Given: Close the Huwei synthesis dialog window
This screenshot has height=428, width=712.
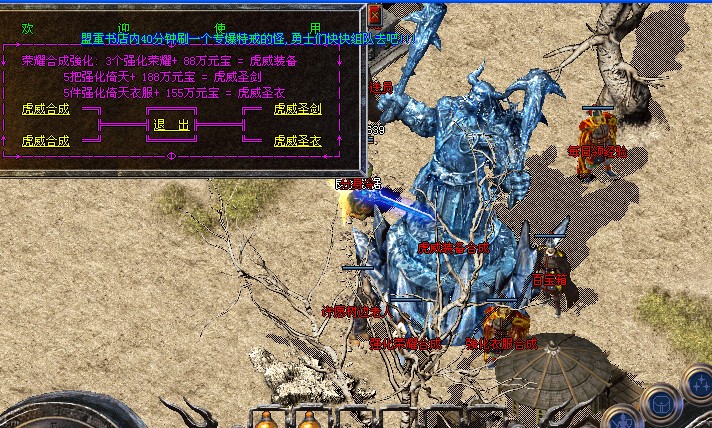Looking at the screenshot, I should point(374,15).
